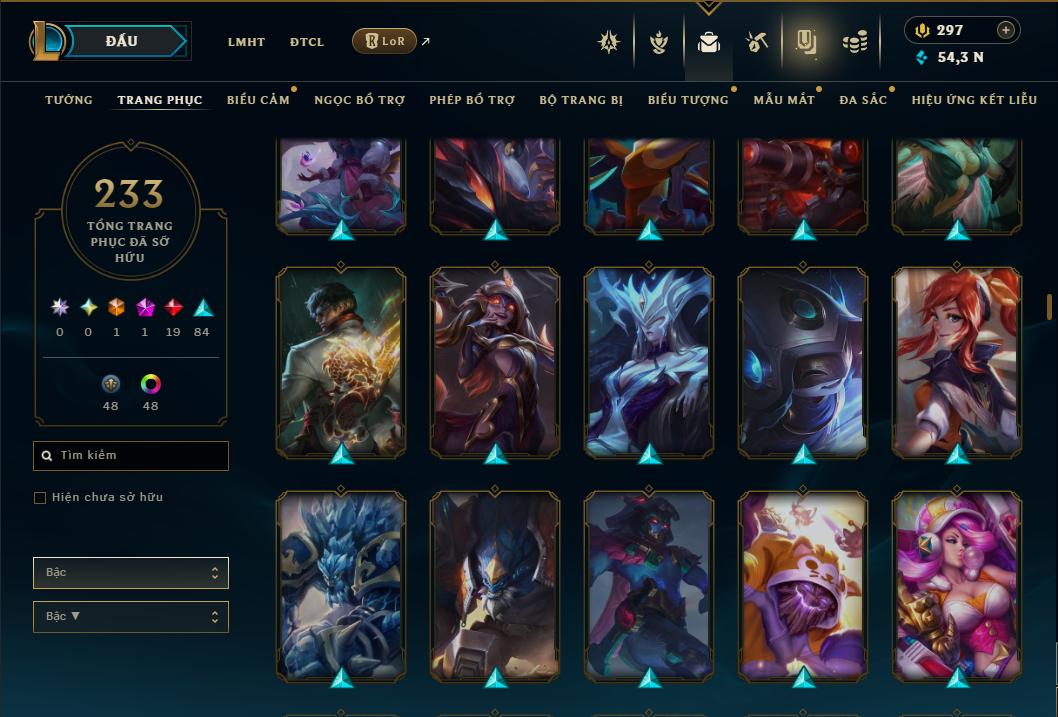This screenshot has width=1058, height=717.
Task: Select the red-haired girl skin card
Action: pos(957,360)
